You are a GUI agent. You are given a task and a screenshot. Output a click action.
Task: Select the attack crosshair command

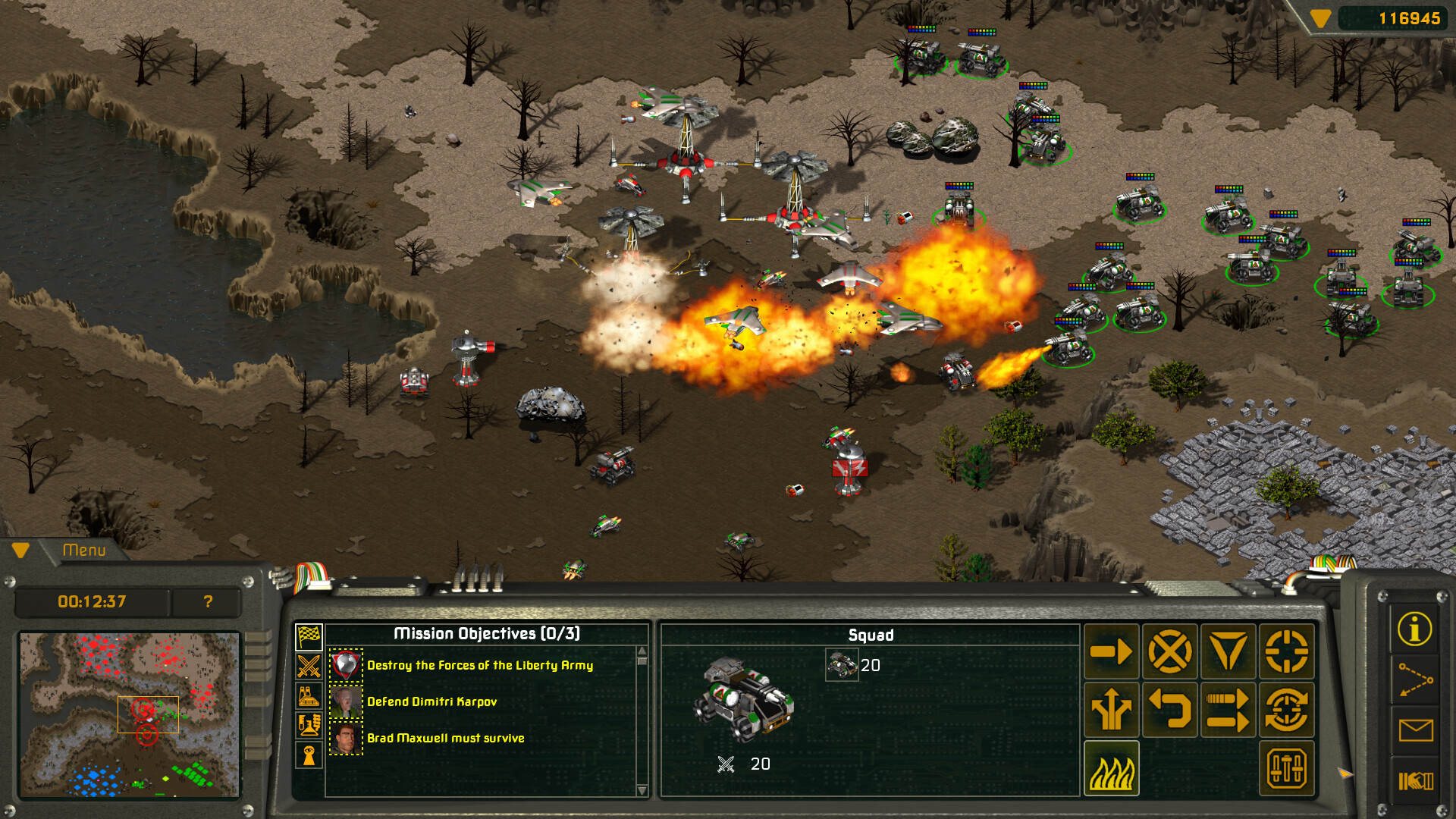[x=1288, y=651]
